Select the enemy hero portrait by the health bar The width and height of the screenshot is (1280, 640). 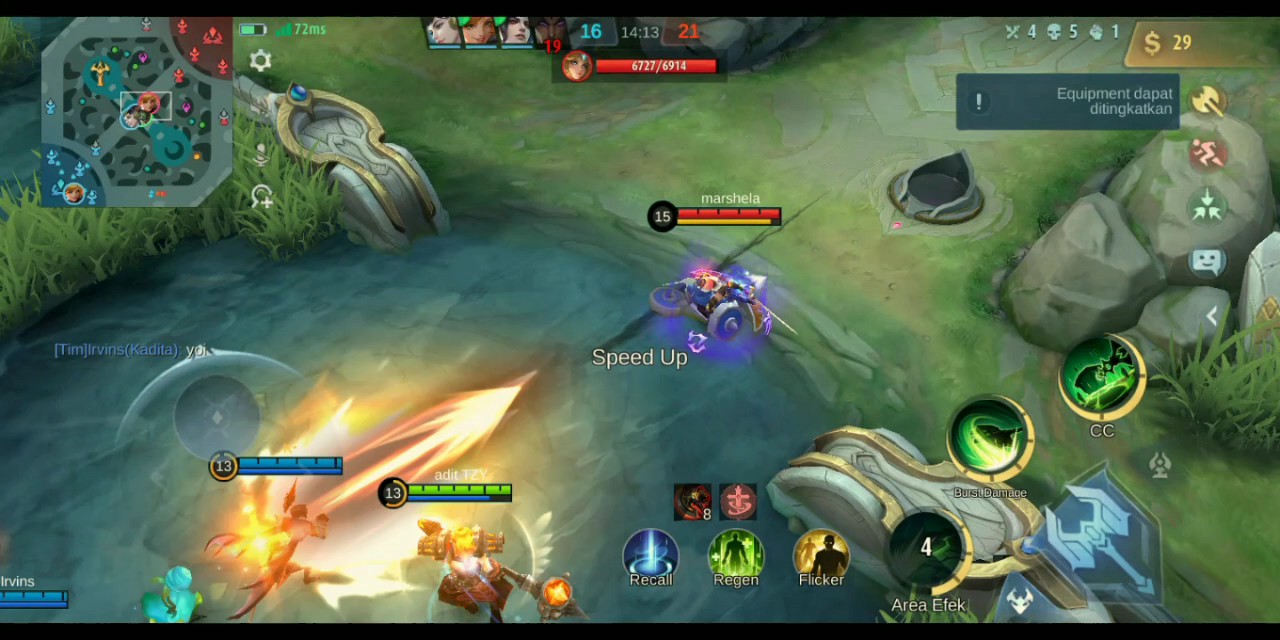point(576,66)
